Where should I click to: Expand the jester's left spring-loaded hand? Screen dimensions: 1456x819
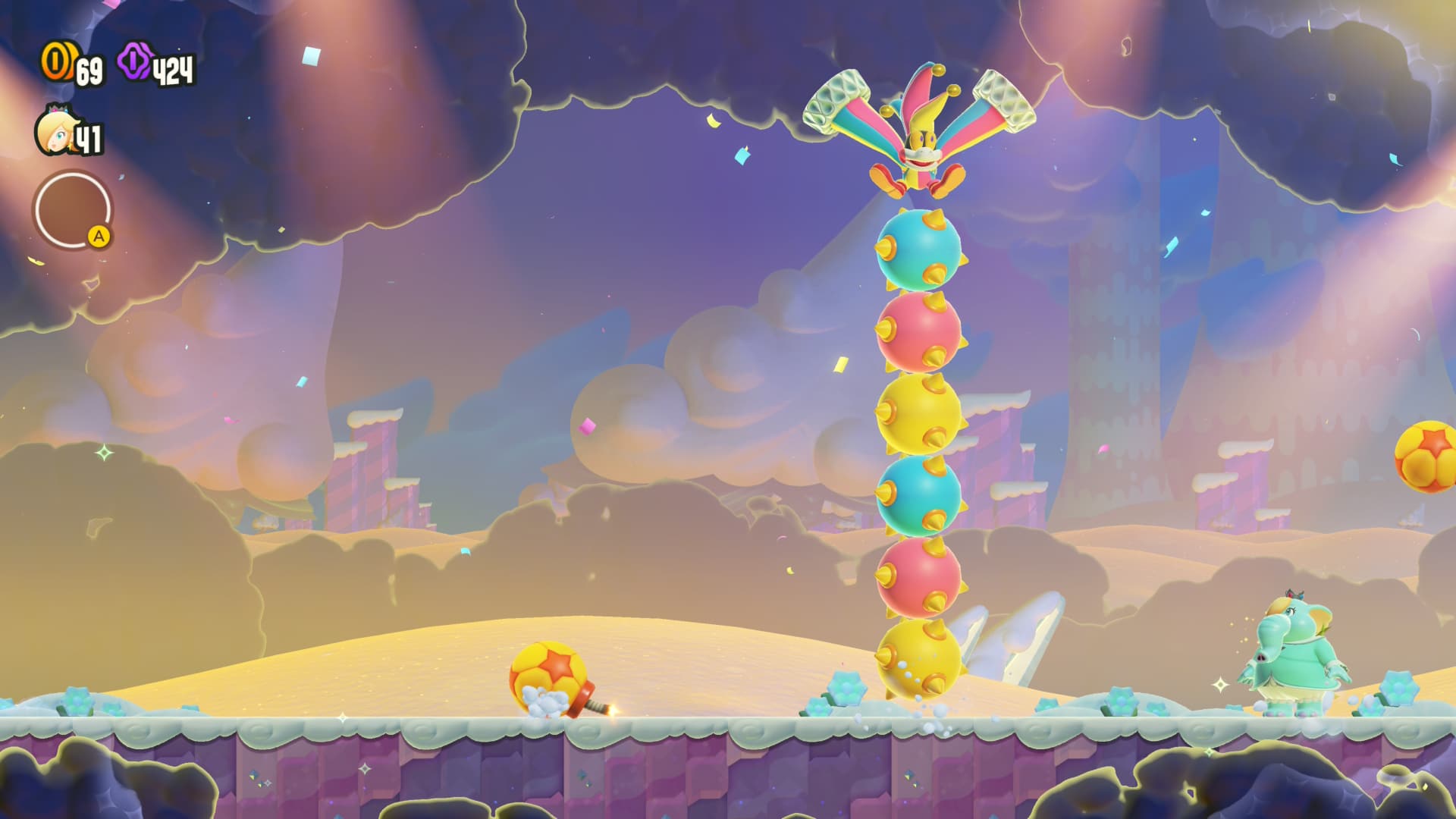[836, 97]
